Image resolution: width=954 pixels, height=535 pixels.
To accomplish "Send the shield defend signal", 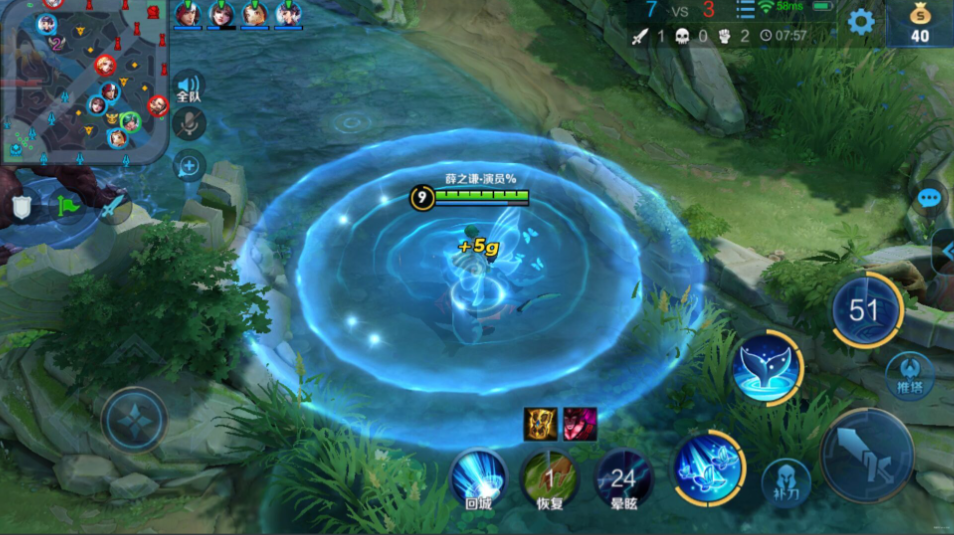I will (x=23, y=208).
